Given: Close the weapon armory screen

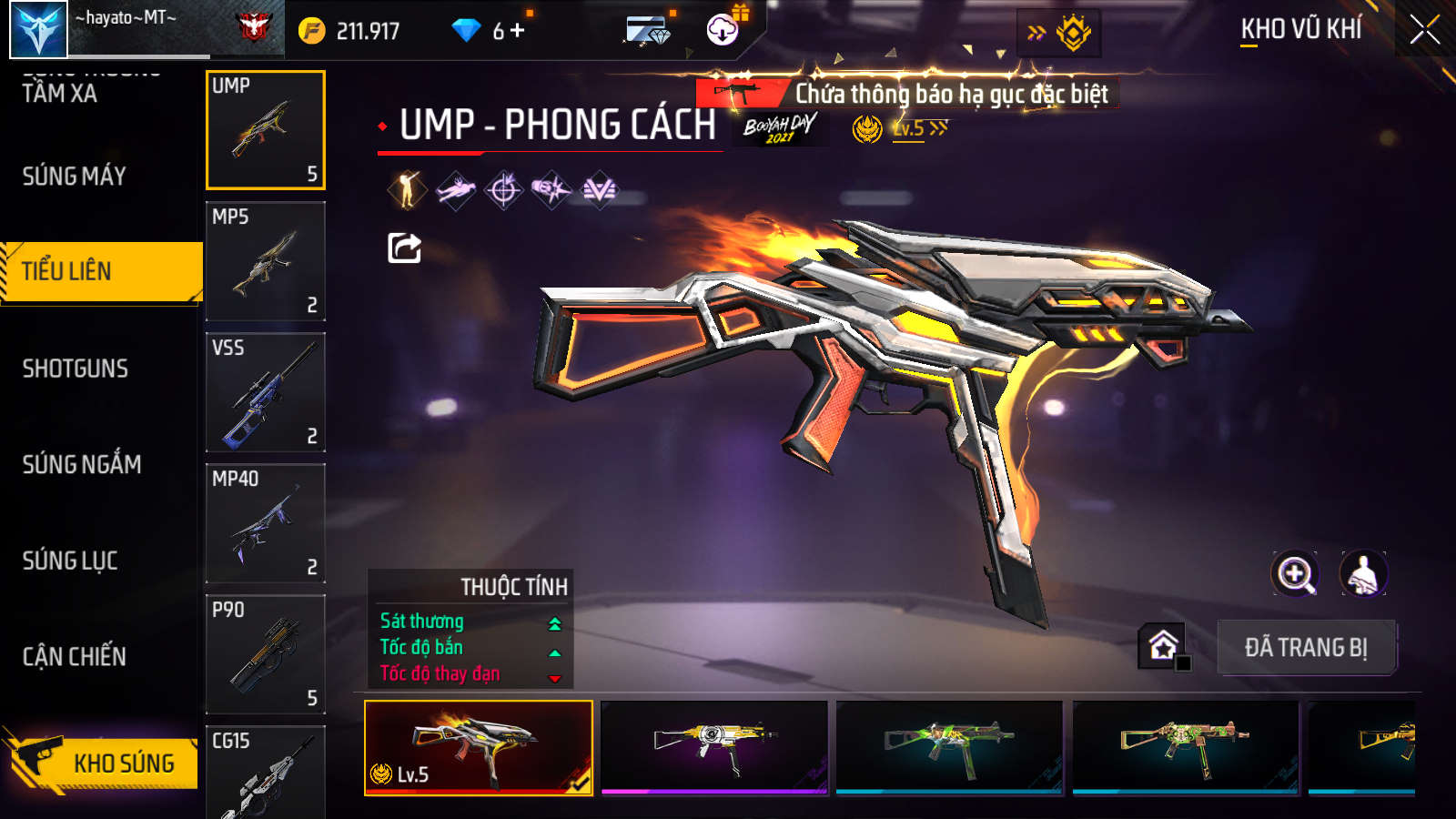Looking at the screenshot, I should pyautogui.click(x=1424, y=30).
